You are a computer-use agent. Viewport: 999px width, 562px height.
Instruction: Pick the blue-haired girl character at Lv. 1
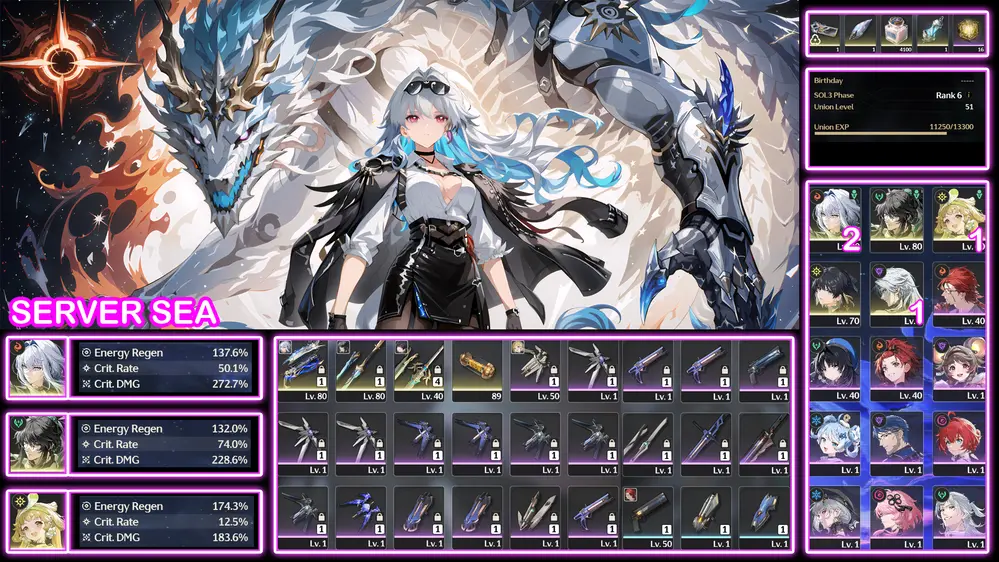coord(836,441)
